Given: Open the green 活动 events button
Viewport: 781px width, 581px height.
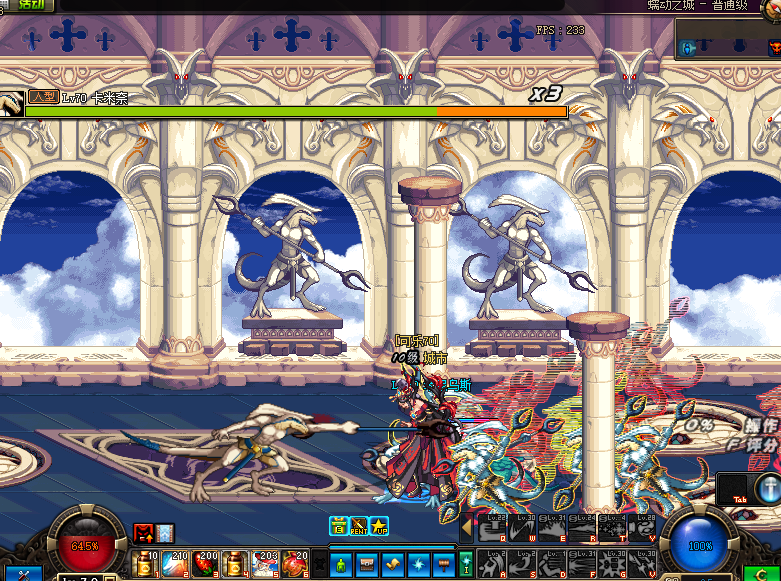Looking at the screenshot, I should click(x=31, y=4).
